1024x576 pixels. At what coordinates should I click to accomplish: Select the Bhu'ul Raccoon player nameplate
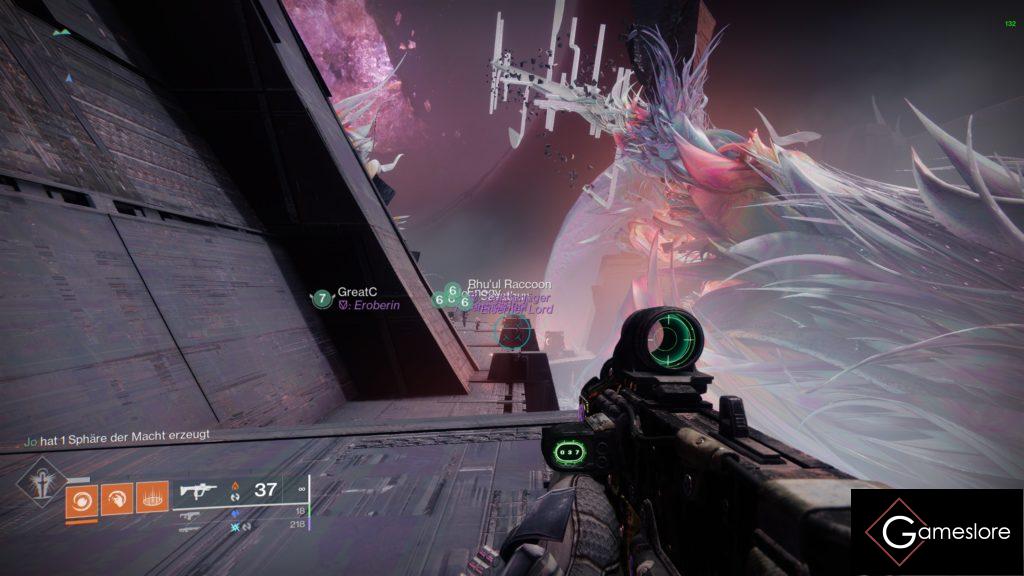(509, 285)
